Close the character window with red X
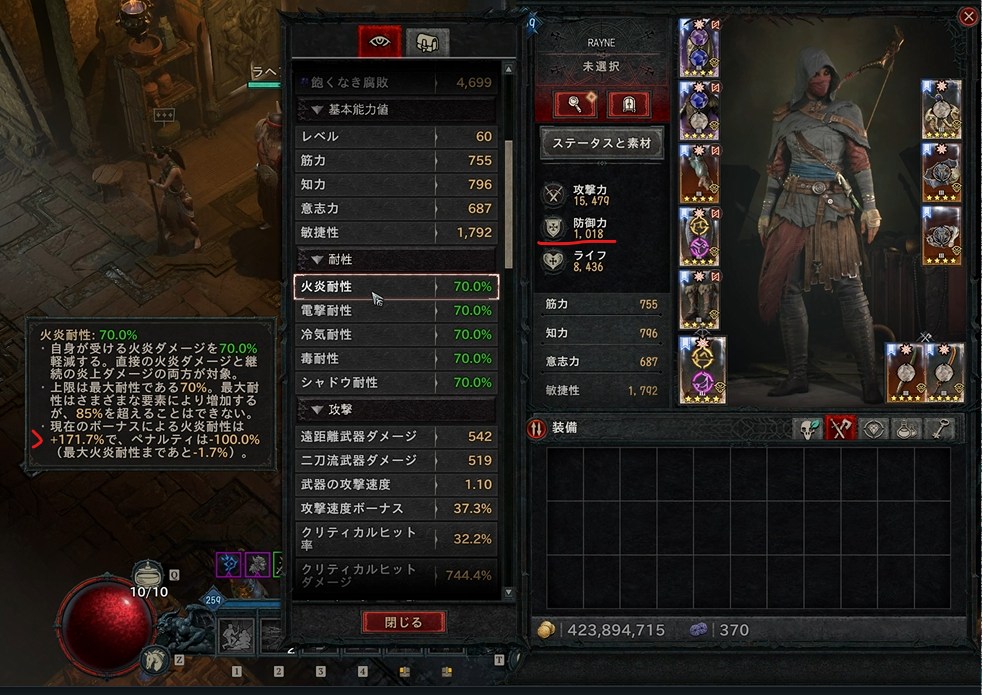The image size is (982, 695). point(967,16)
